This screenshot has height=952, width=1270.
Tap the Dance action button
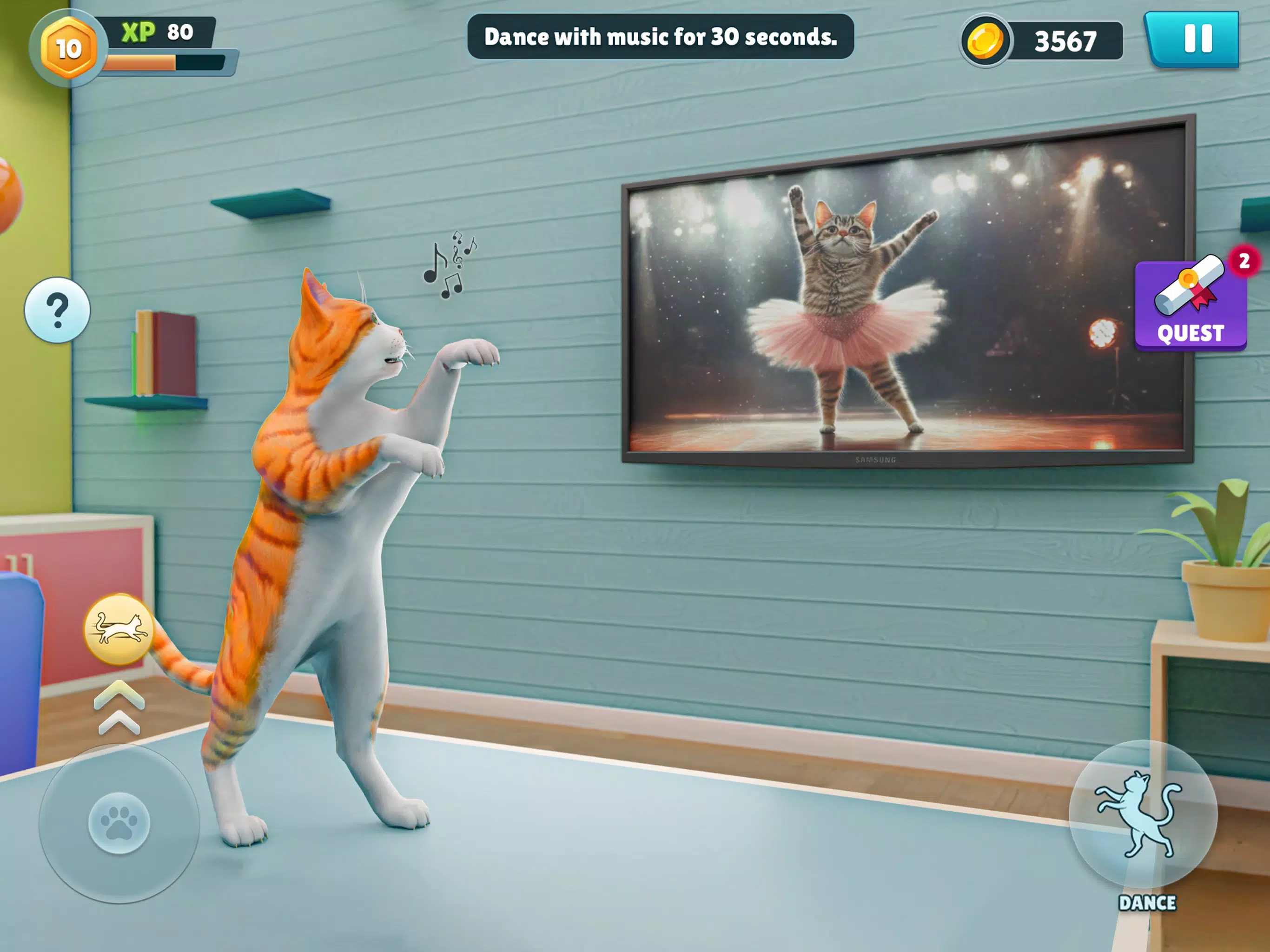tap(1143, 815)
